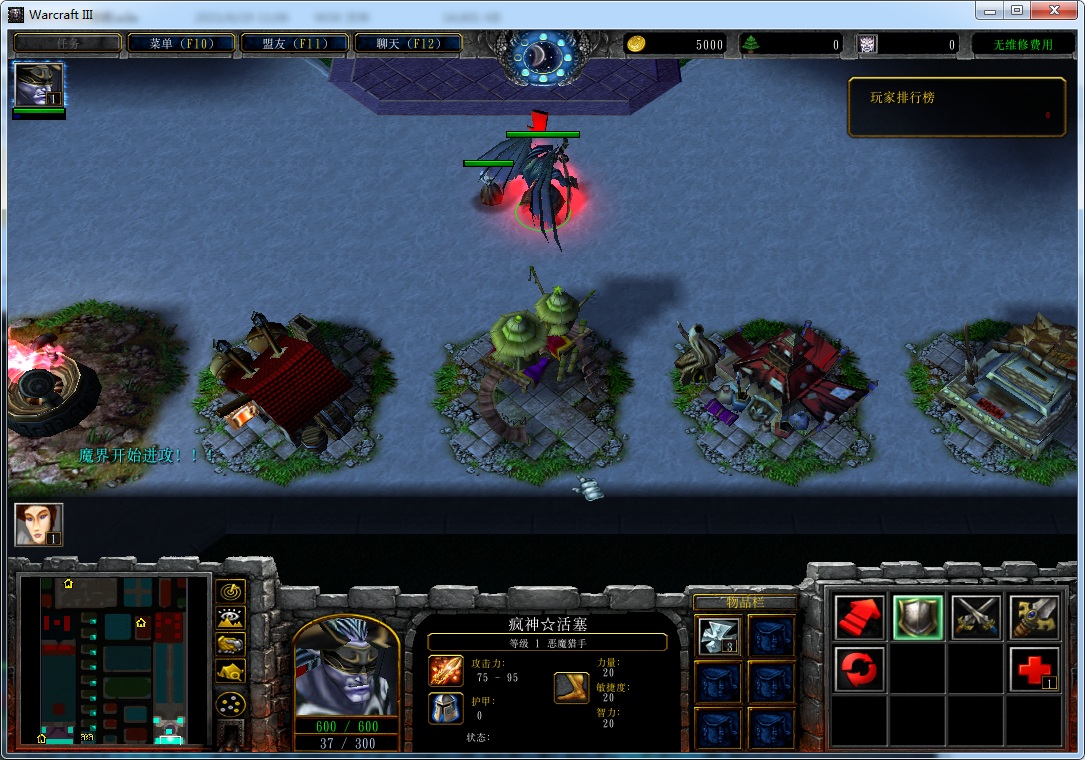This screenshot has width=1085, height=760.
Task: Close the Warcraft III window
Action: pyautogui.click(x=1052, y=11)
